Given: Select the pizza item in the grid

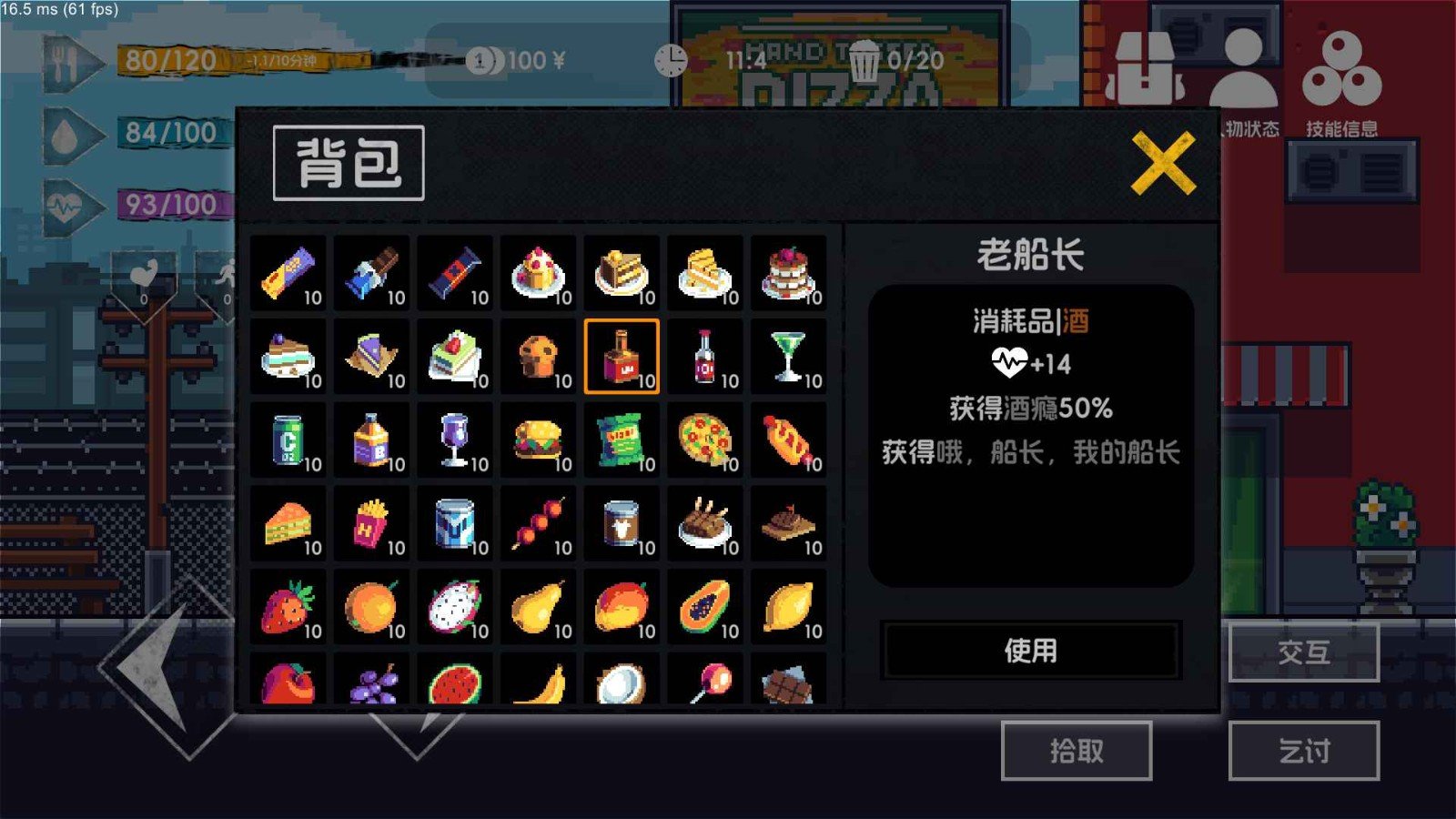Looking at the screenshot, I should pyautogui.click(x=705, y=439).
